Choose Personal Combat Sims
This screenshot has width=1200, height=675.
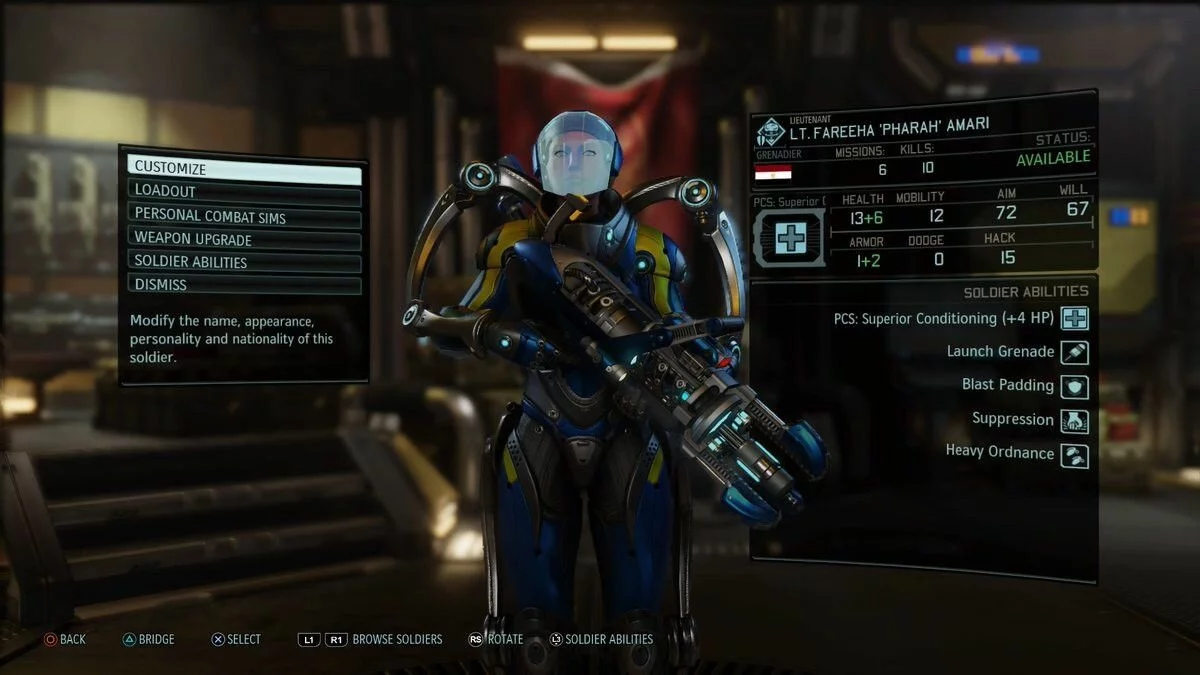pyautogui.click(x=244, y=215)
